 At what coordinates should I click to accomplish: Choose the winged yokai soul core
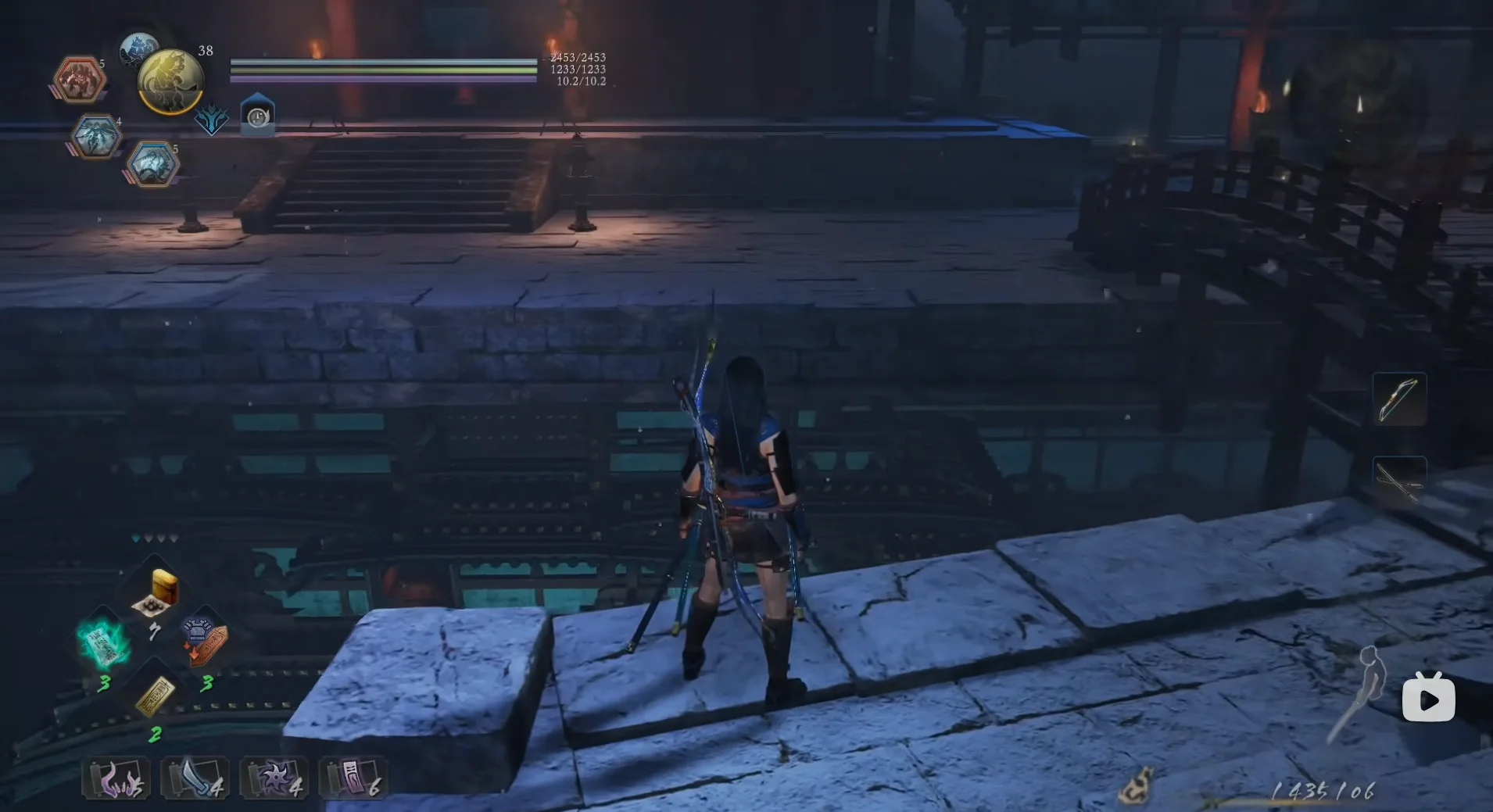coord(95,138)
